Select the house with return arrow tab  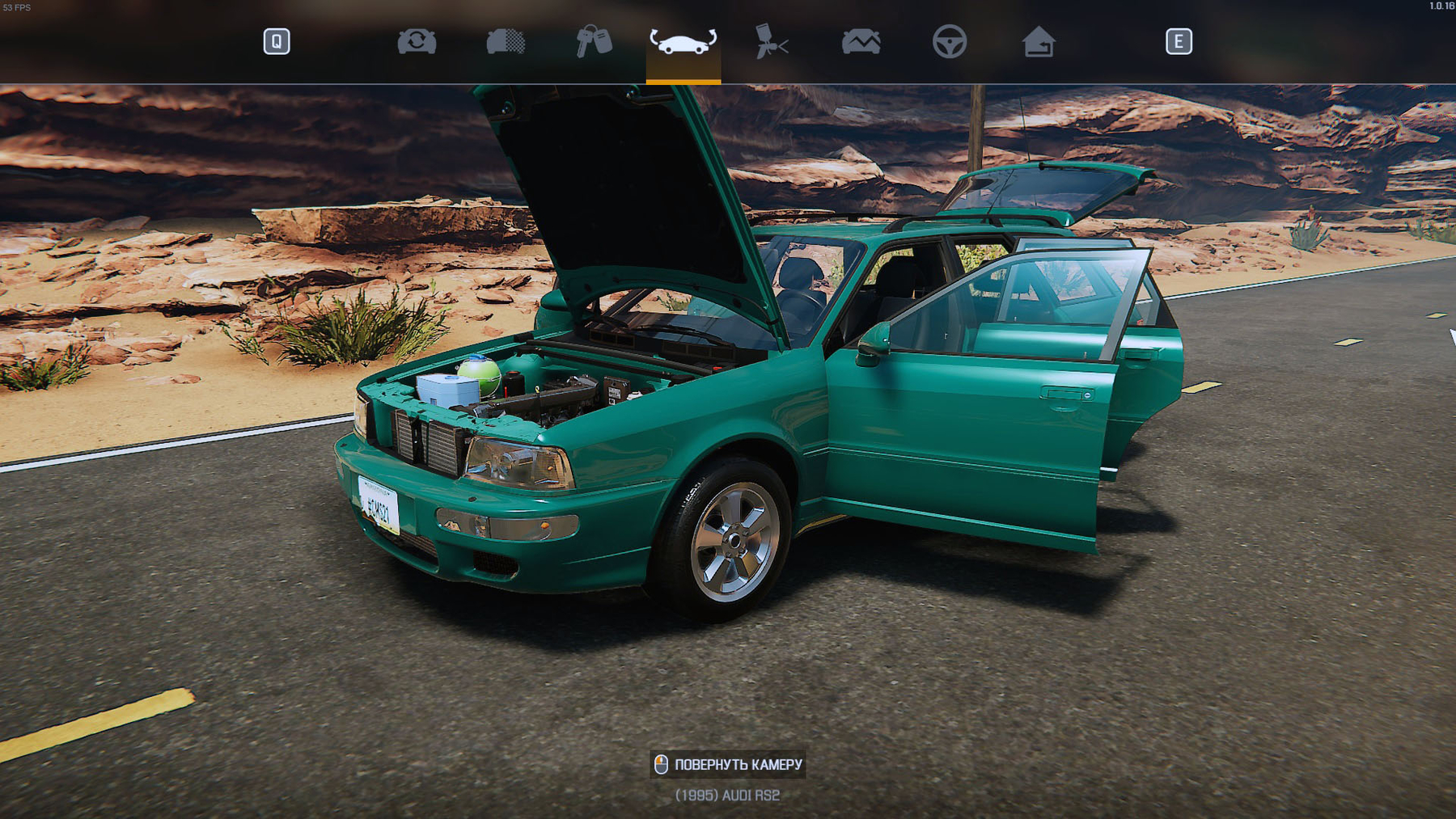tap(1039, 41)
